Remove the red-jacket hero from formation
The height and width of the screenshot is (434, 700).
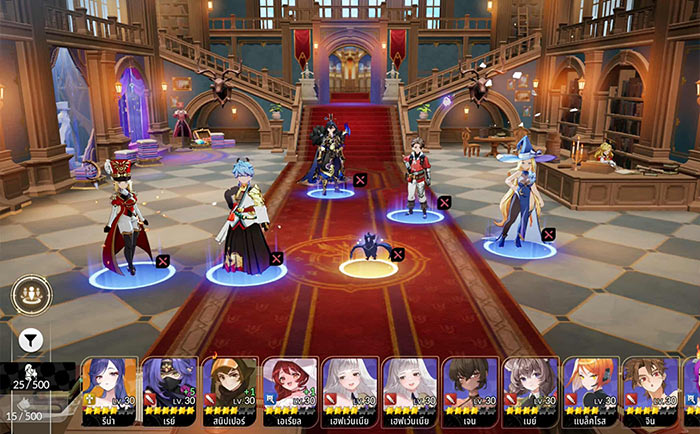coord(444,203)
